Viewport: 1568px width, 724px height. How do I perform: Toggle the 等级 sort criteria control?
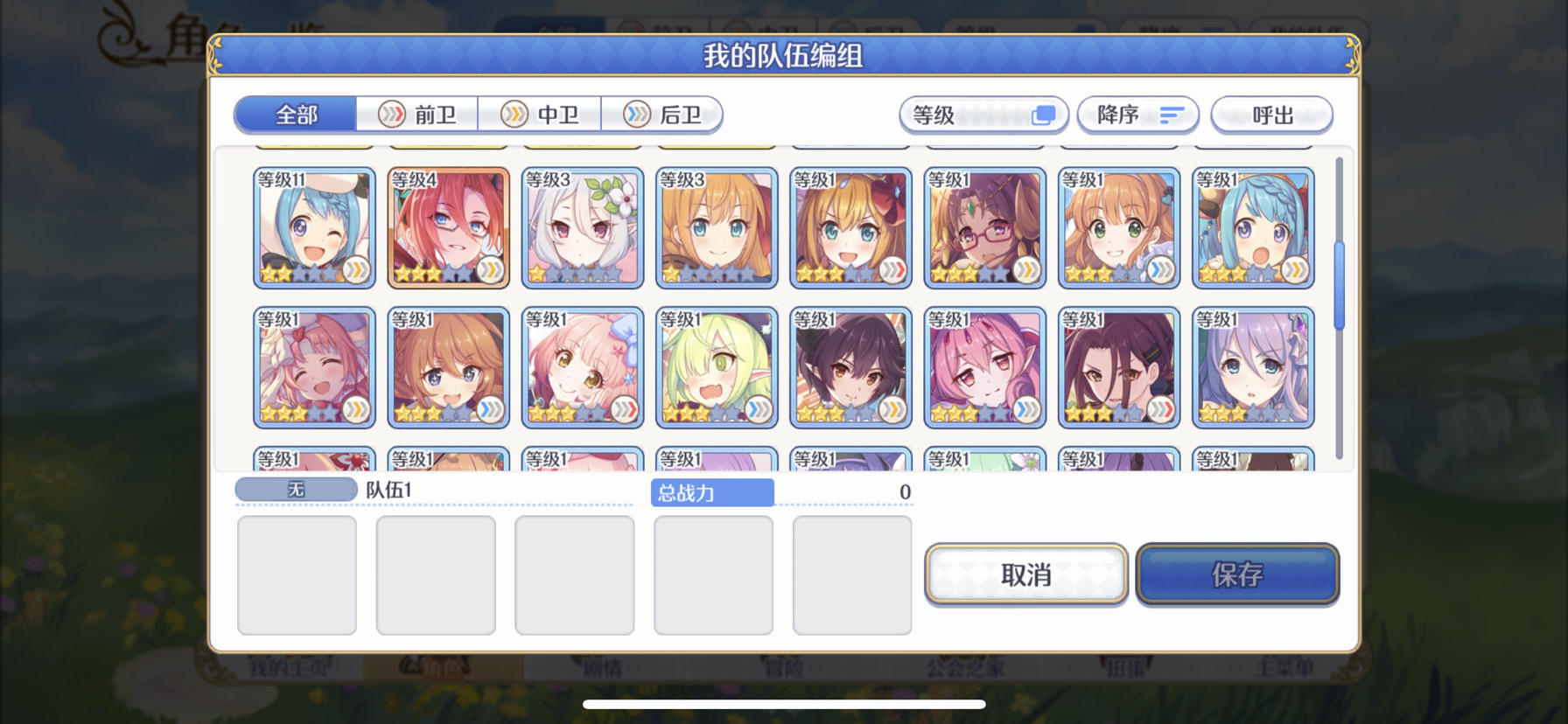[x=982, y=115]
